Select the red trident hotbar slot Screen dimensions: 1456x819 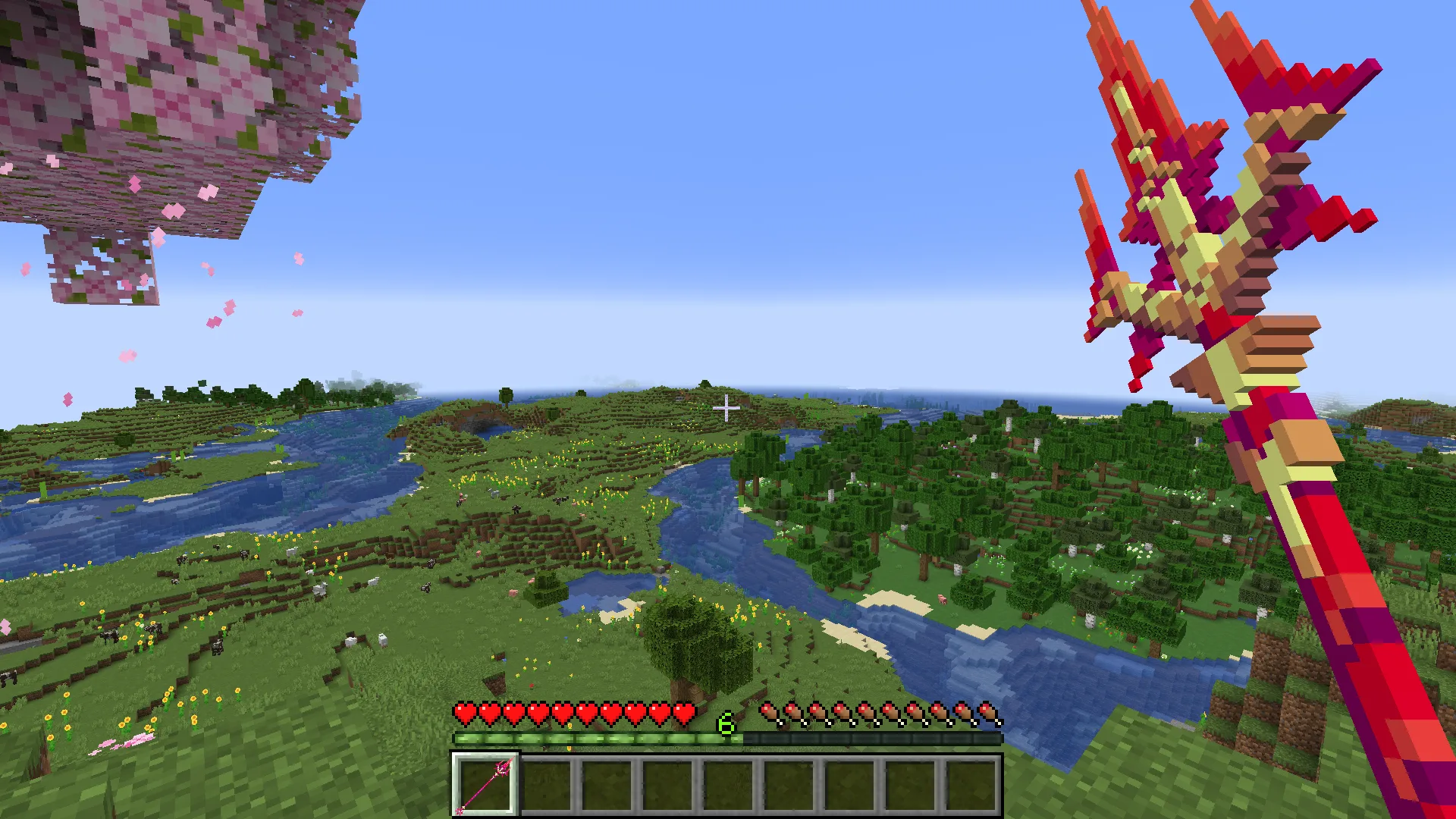[485, 785]
